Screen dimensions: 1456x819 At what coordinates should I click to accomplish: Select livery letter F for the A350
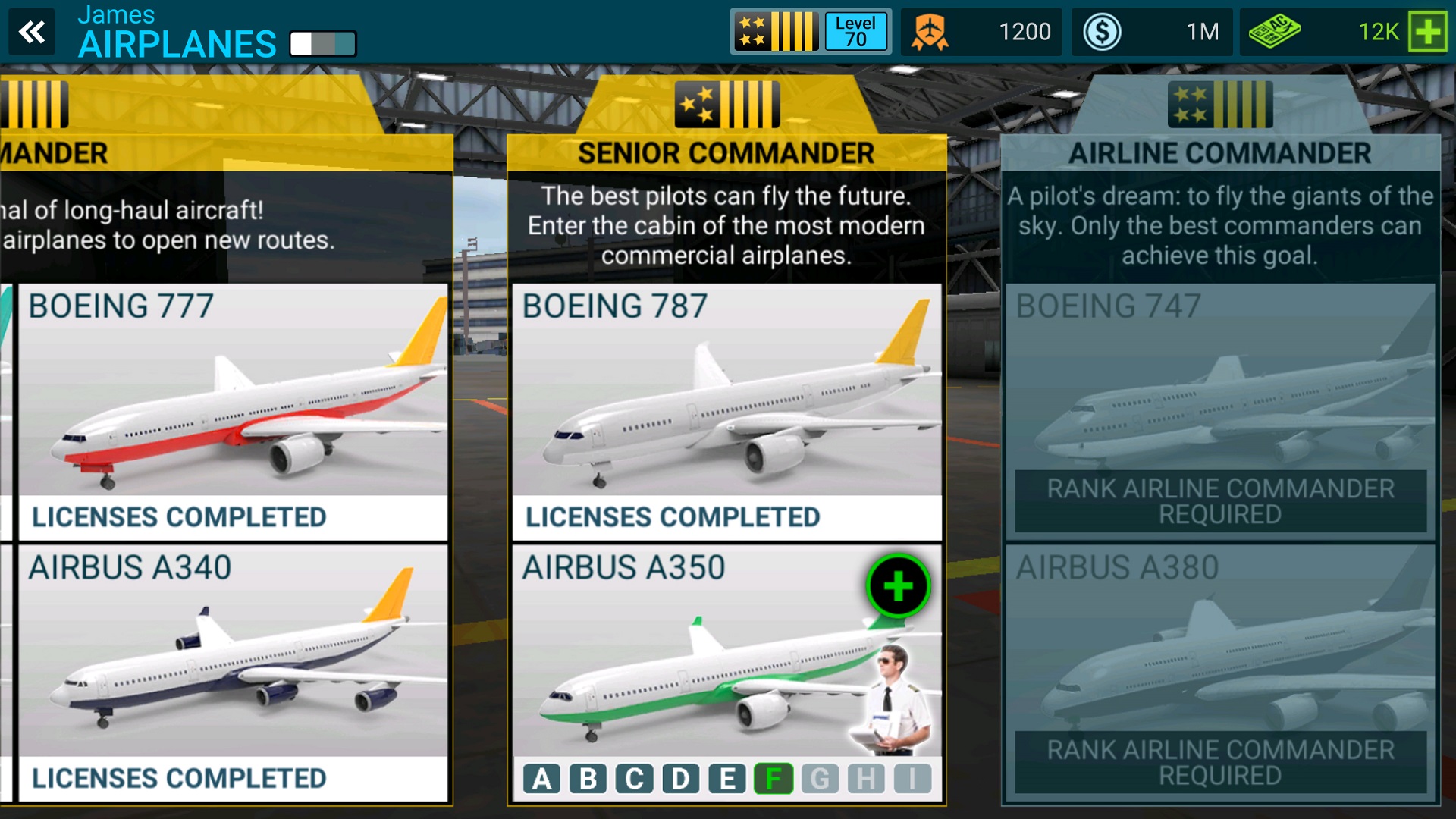[774, 777]
